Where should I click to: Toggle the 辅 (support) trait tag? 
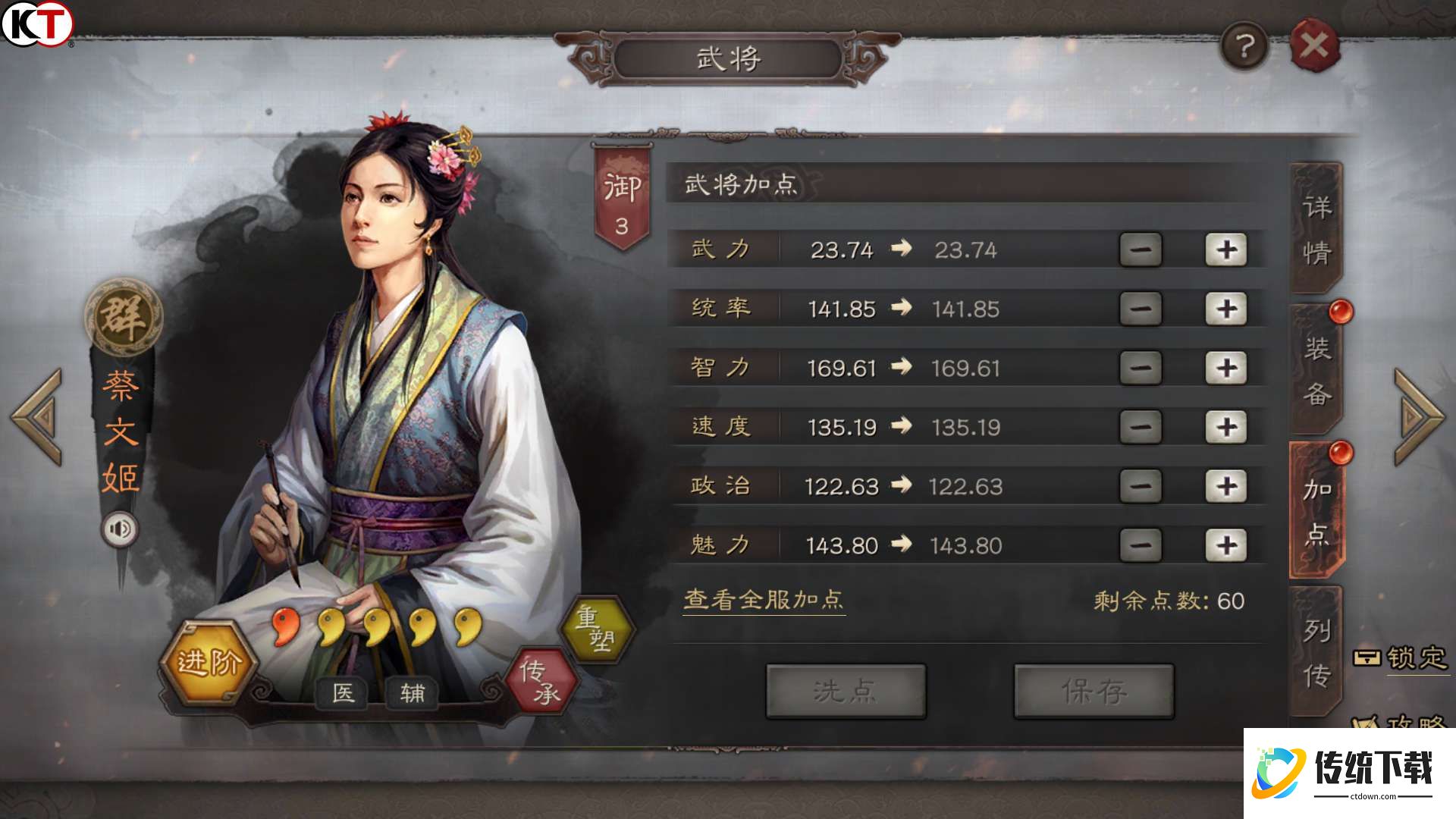413,693
